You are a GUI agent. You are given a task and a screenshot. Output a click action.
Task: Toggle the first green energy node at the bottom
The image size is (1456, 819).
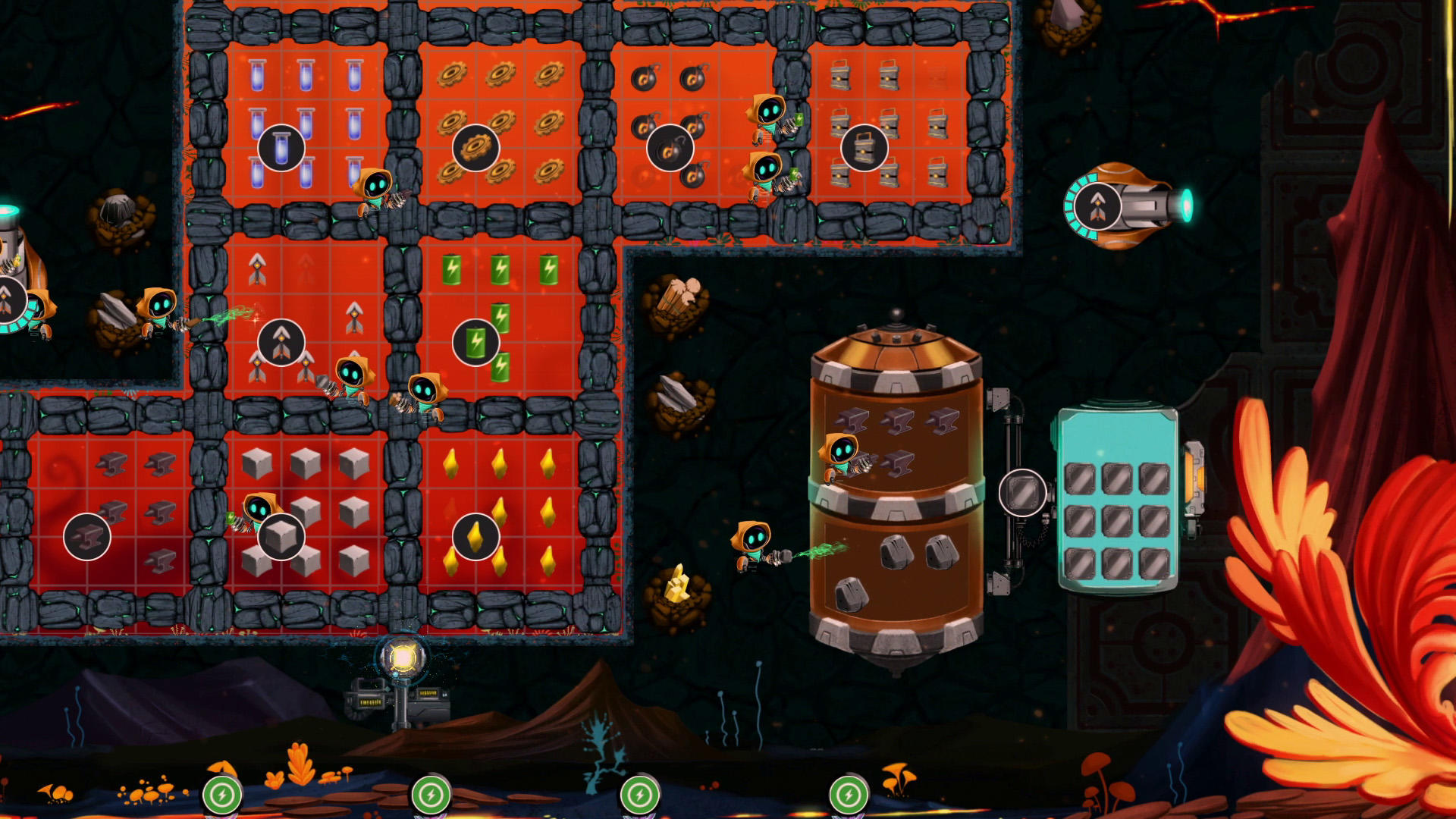[x=224, y=795]
